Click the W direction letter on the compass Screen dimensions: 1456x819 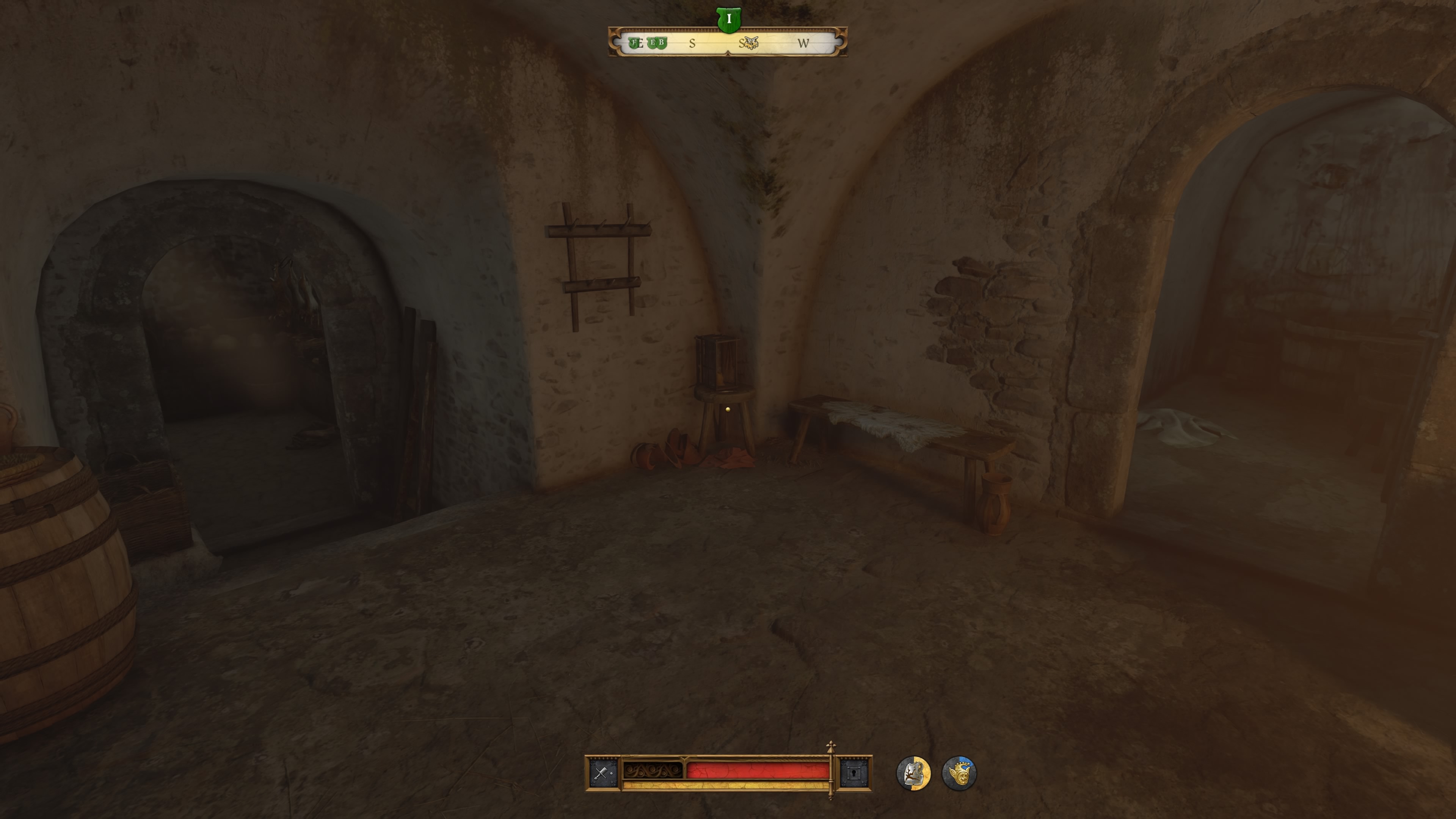[x=804, y=43]
